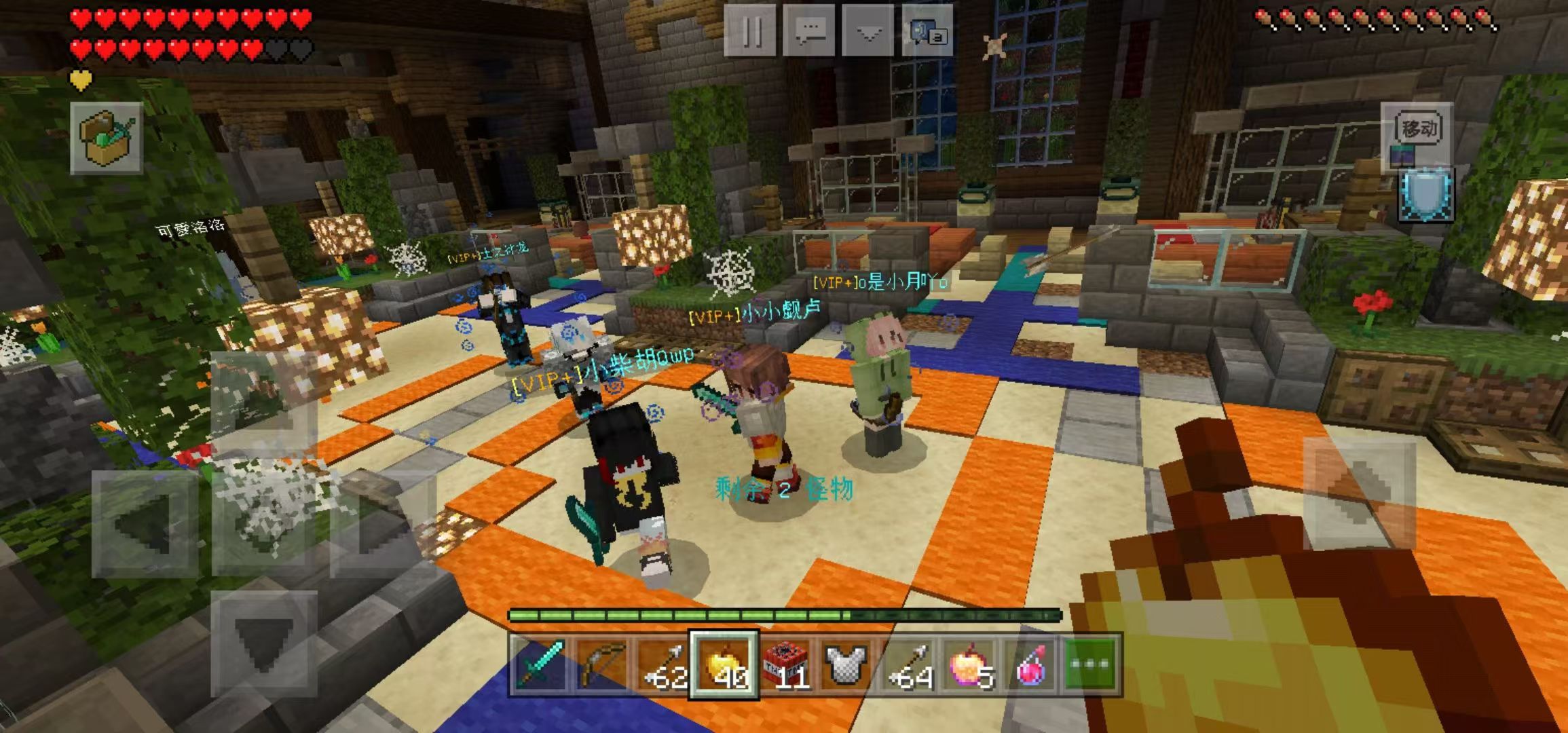The width and height of the screenshot is (1568, 733).
Task: Select the TNT block slot
Action: (785, 664)
